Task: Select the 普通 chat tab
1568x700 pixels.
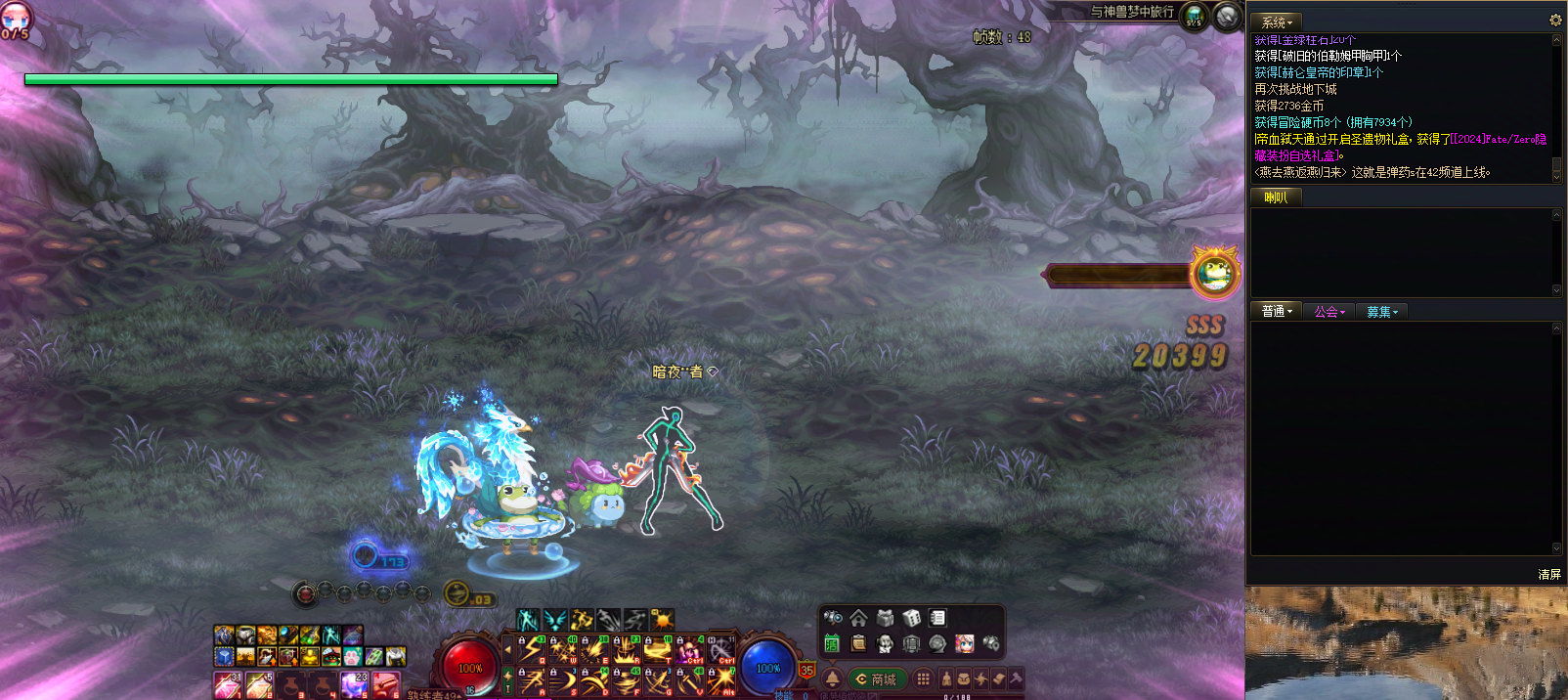Action: (1276, 312)
